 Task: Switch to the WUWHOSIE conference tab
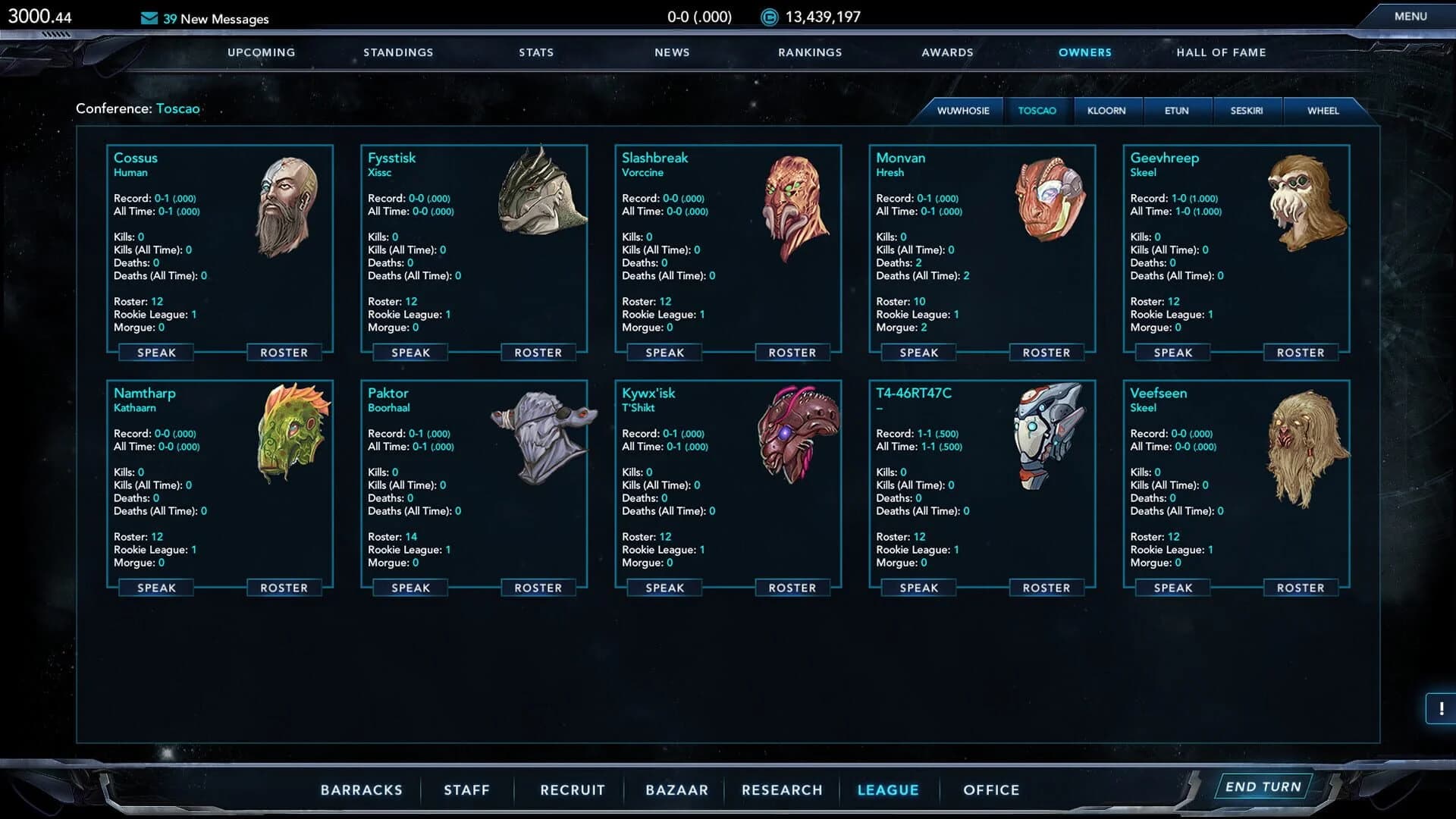(x=964, y=111)
